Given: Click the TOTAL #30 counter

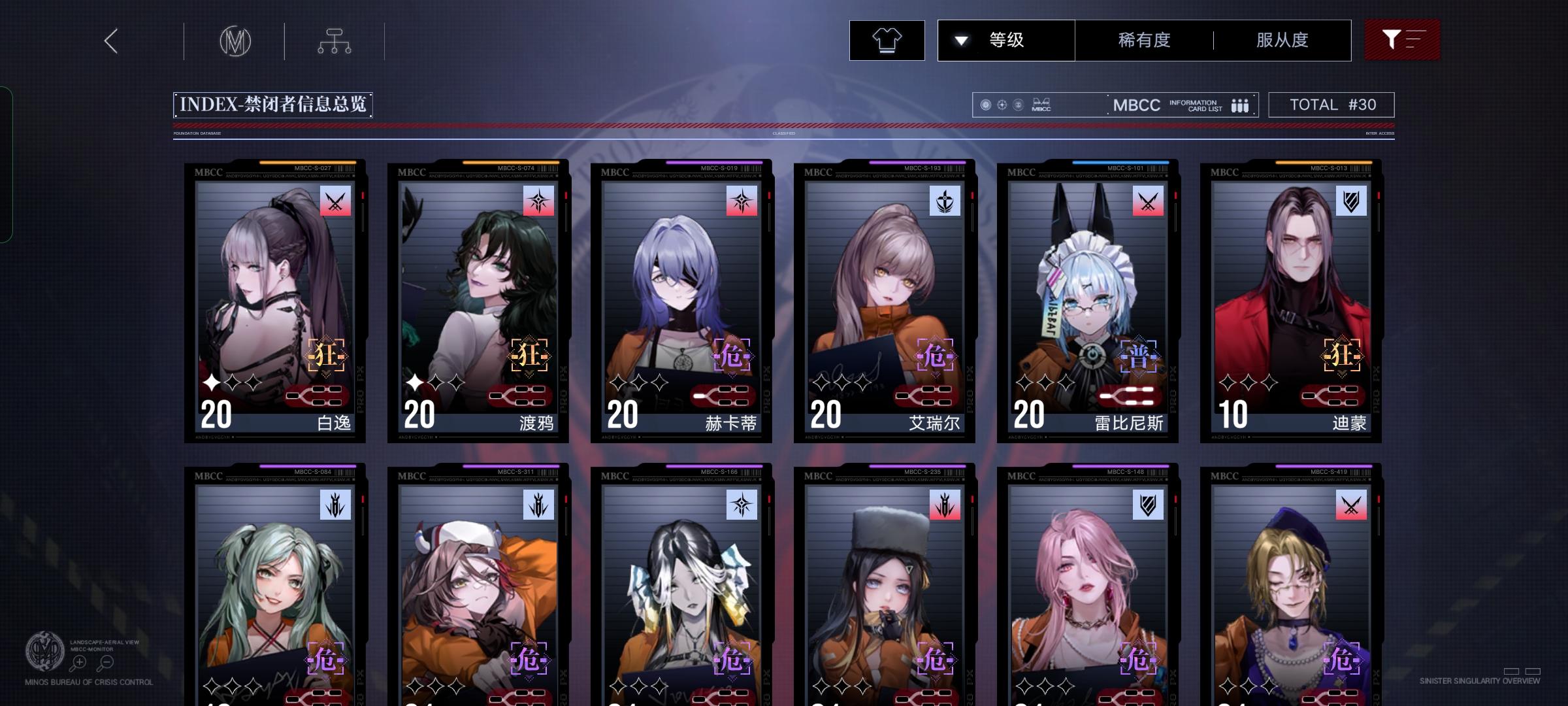Looking at the screenshot, I should pyautogui.click(x=1331, y=104).
